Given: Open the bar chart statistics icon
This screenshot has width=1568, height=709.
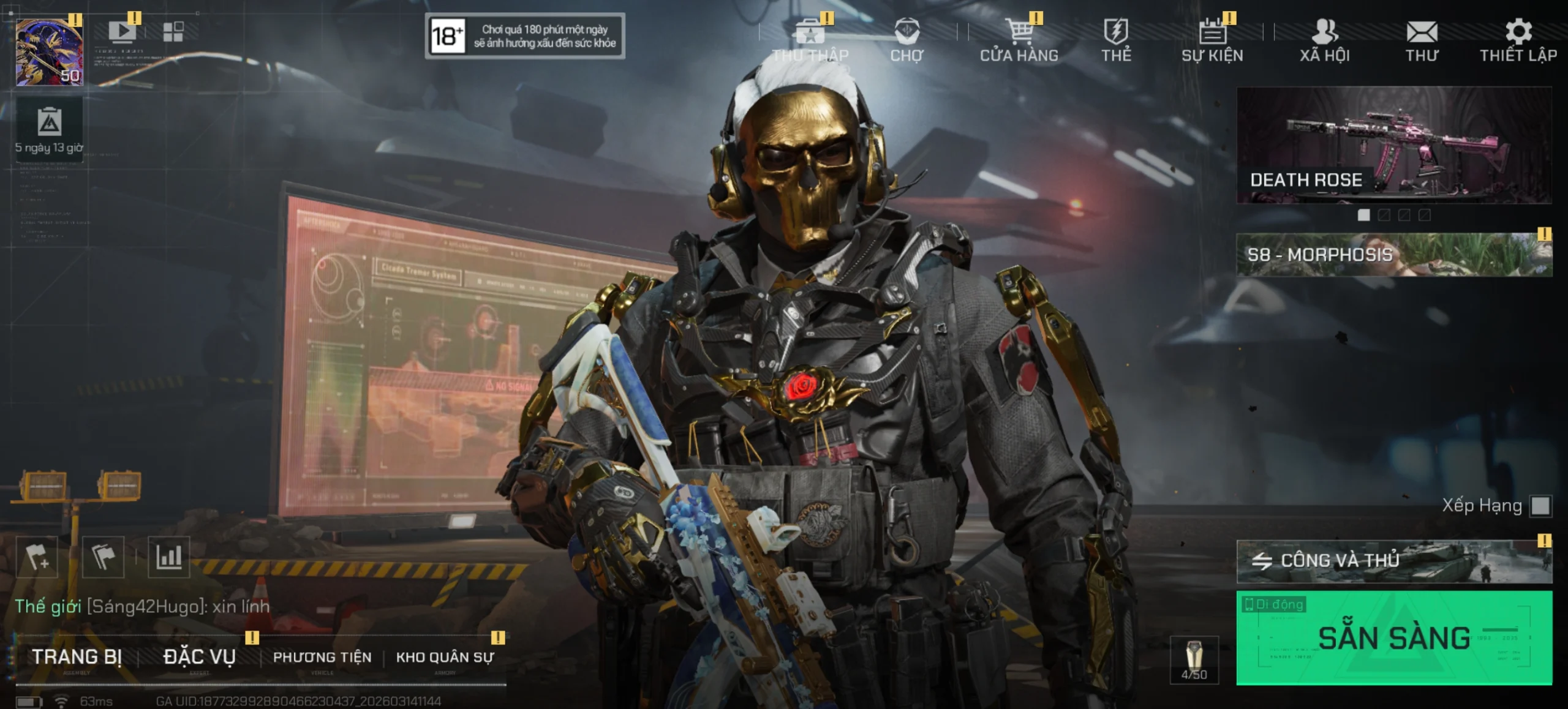Looking at the screenshot, I should pos(169,557).
